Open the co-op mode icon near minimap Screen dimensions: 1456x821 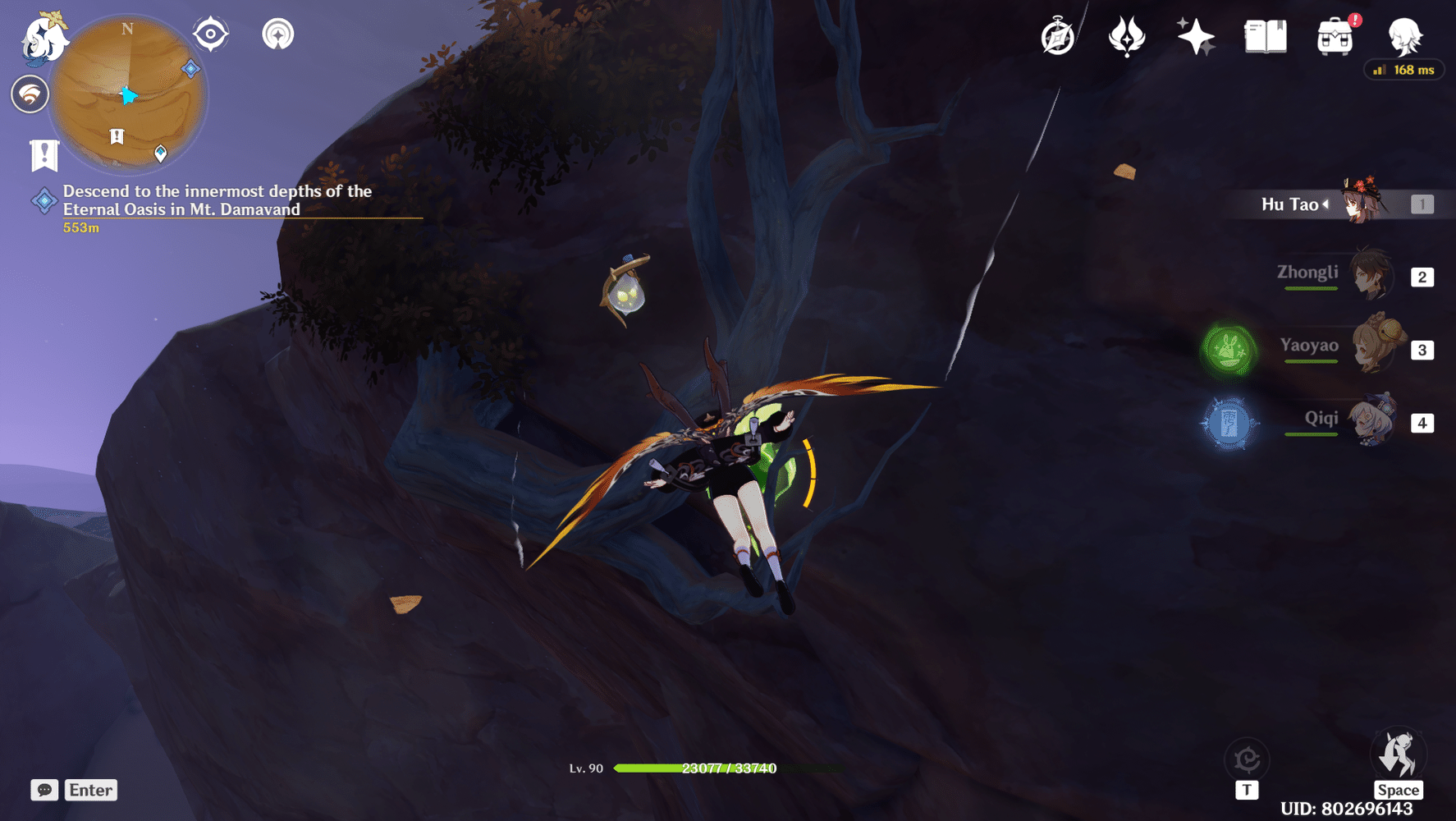[x=277, y=34]
